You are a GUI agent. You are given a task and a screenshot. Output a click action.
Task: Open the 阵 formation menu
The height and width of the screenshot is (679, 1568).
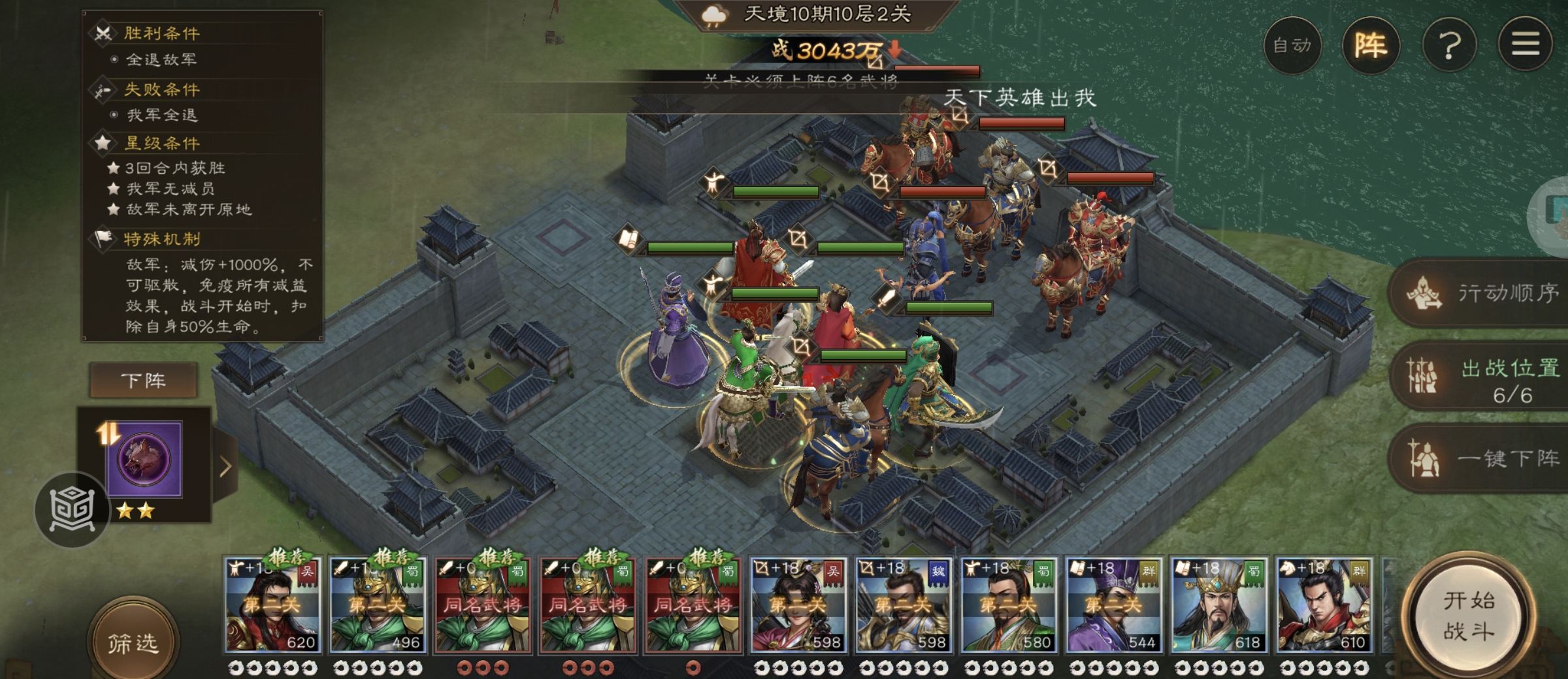point(1371,46)
